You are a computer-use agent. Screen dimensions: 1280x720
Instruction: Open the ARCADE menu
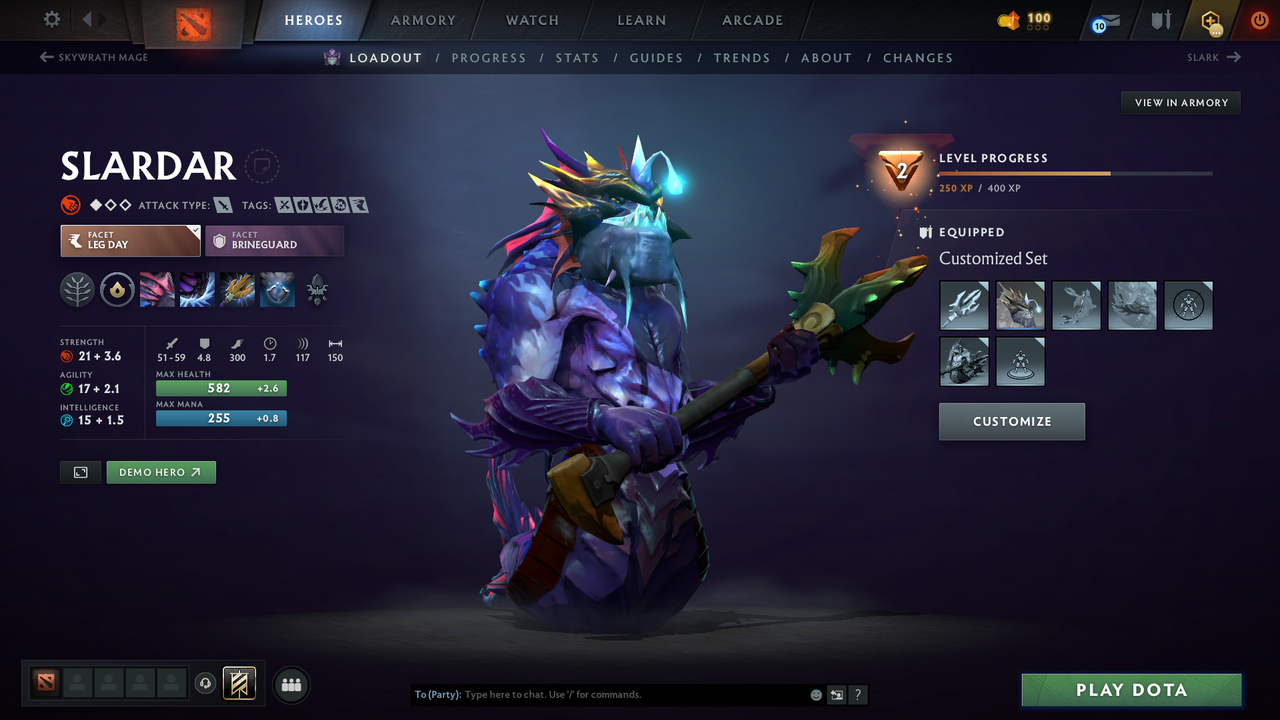click(x=751, y=20)
